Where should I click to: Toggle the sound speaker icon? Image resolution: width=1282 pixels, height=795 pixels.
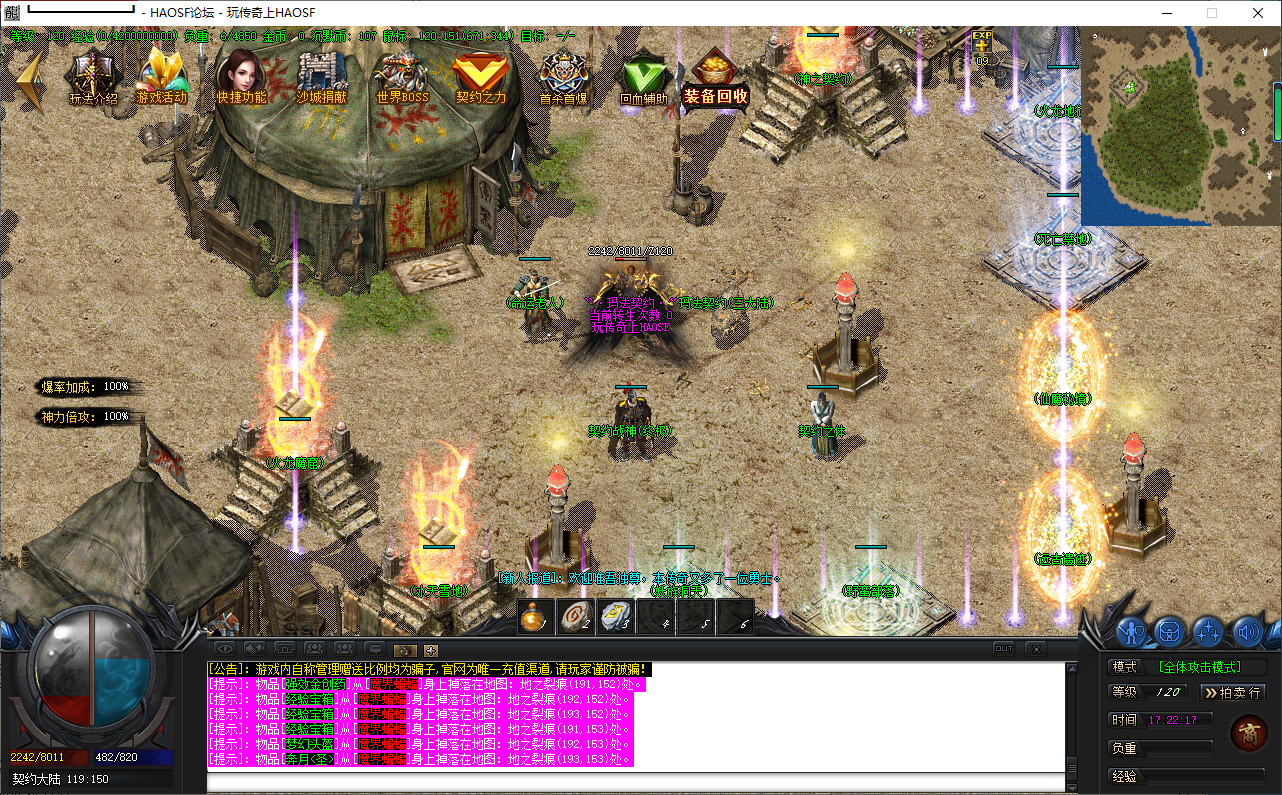[x=1246, y=632]
